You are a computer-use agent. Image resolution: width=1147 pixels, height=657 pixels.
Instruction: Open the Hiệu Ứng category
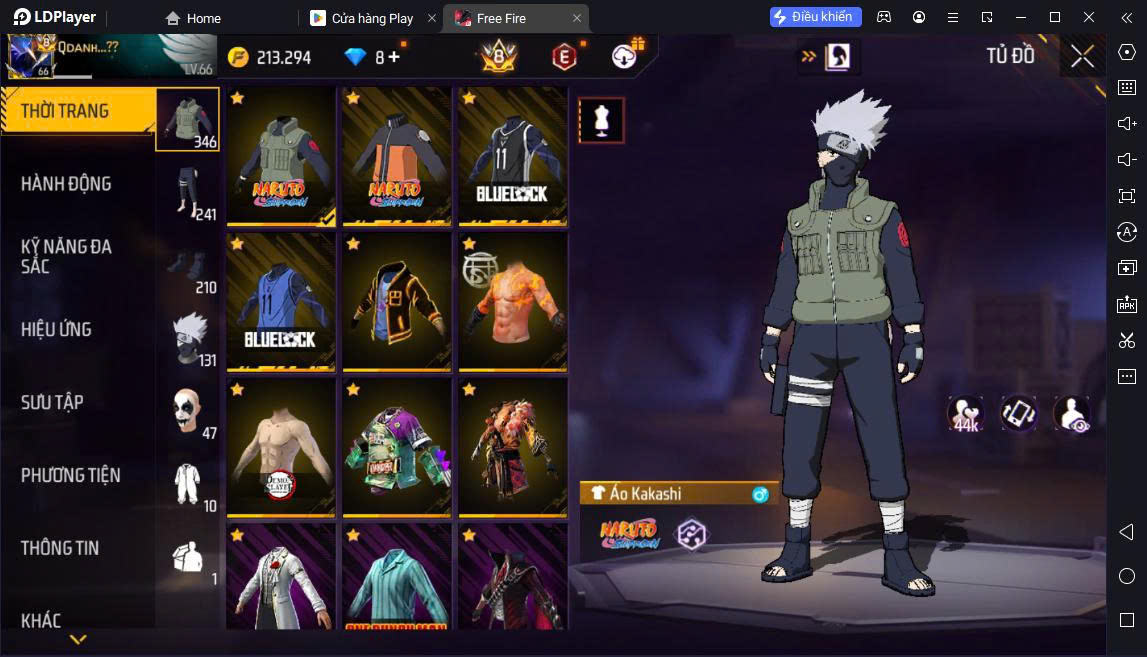point(56,329)
